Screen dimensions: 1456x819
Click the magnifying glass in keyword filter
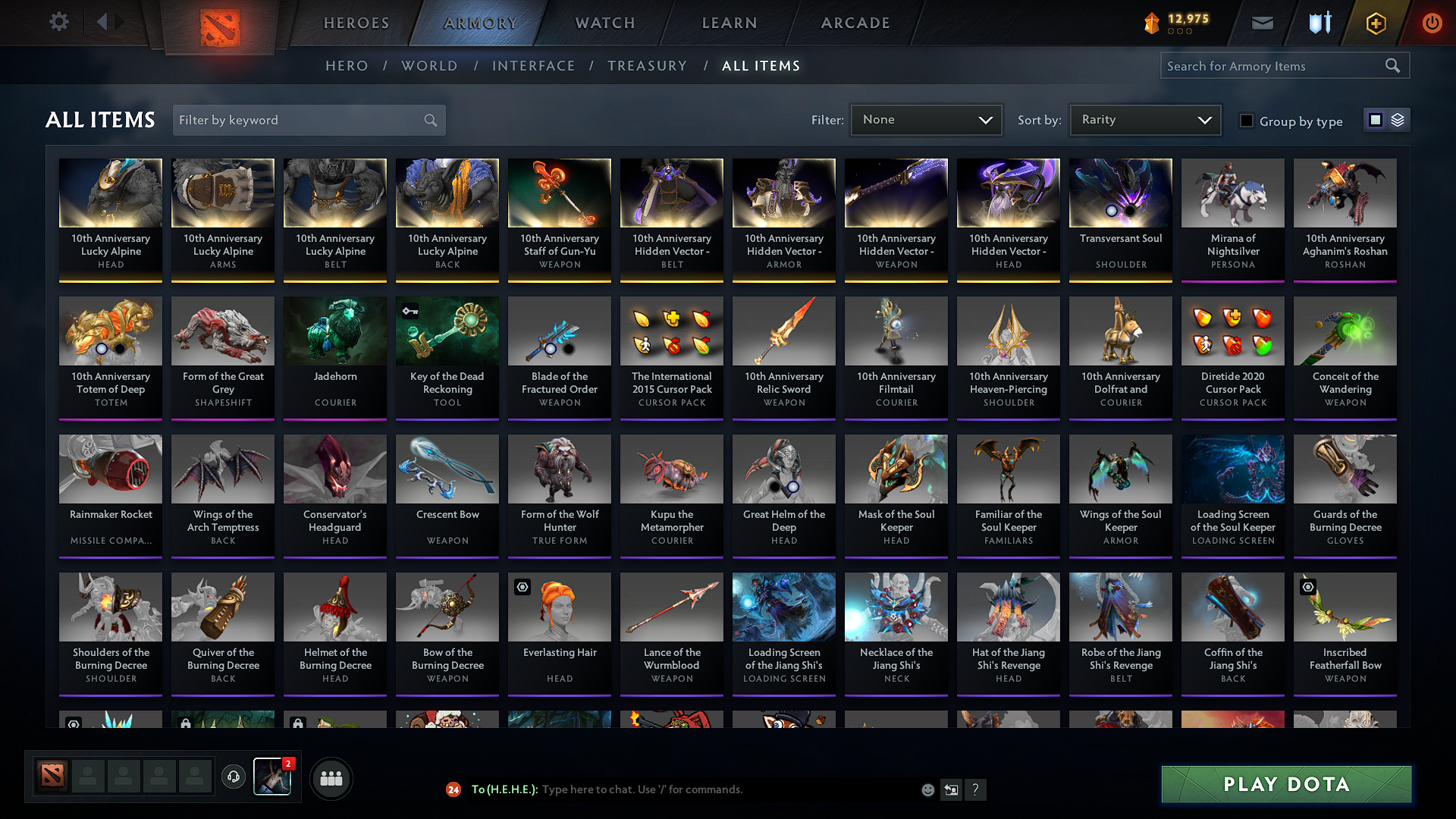(429, 120)
